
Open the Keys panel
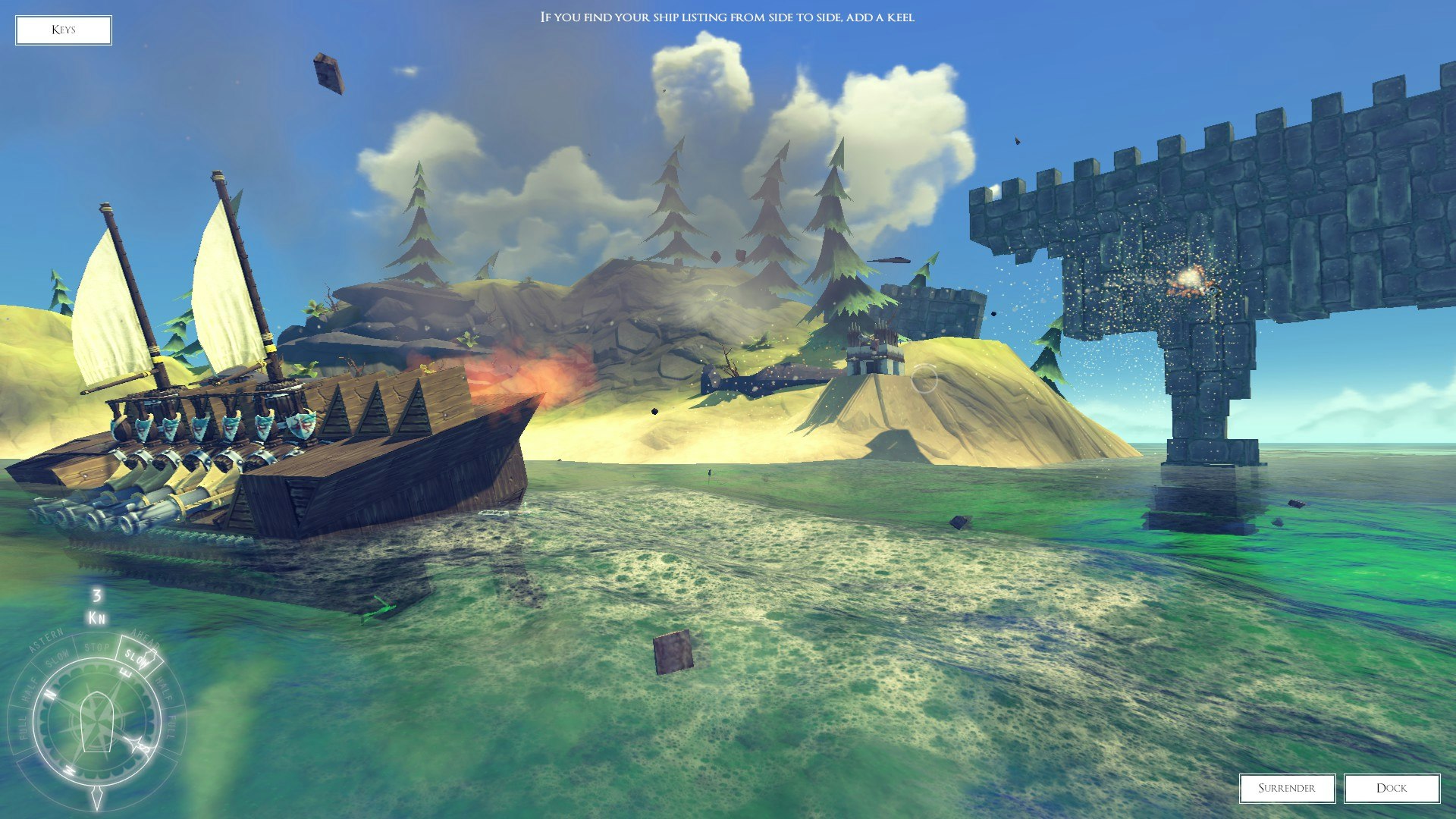coord(64,30)
